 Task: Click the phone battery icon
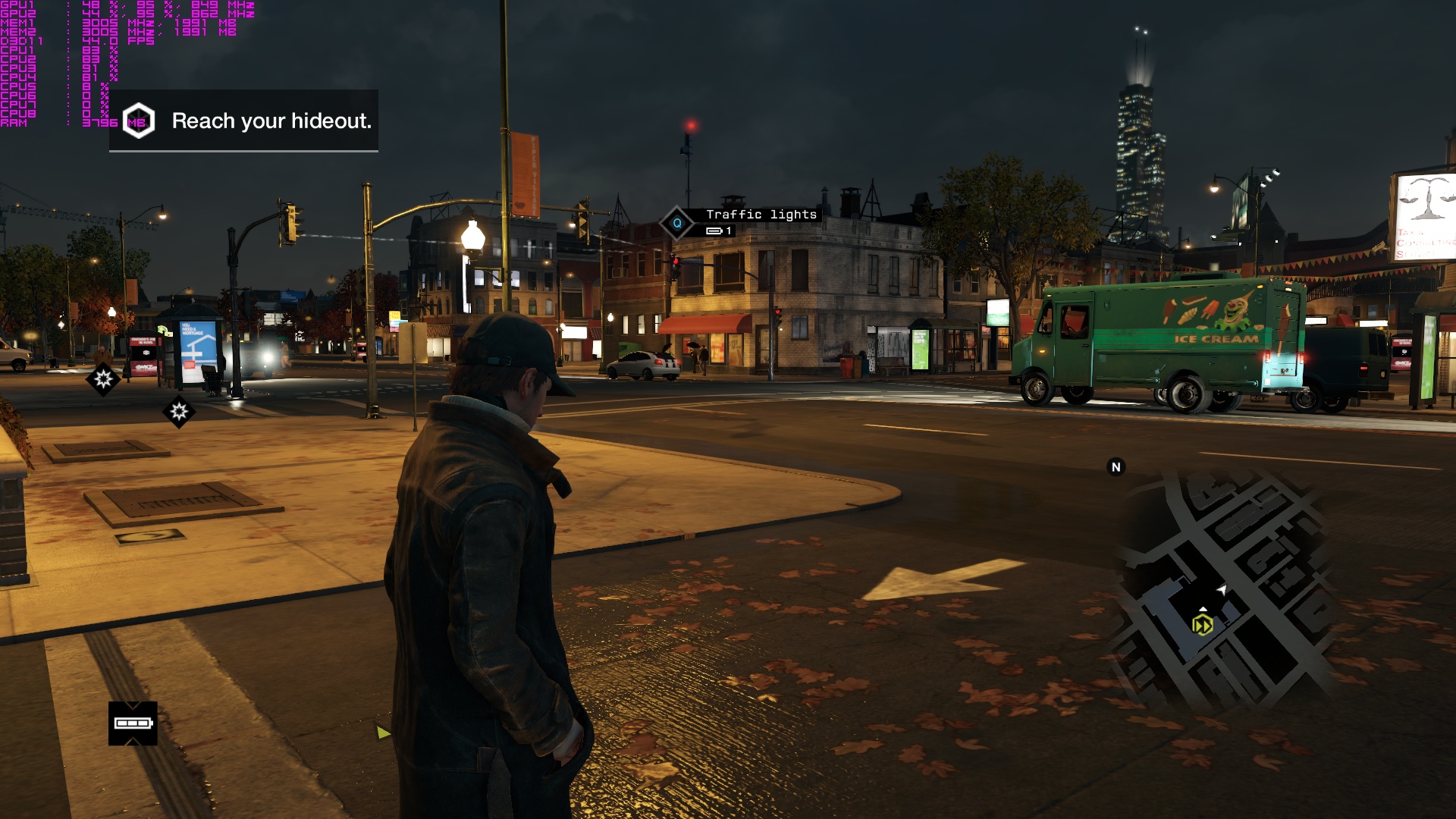click(x=133, y=723)
